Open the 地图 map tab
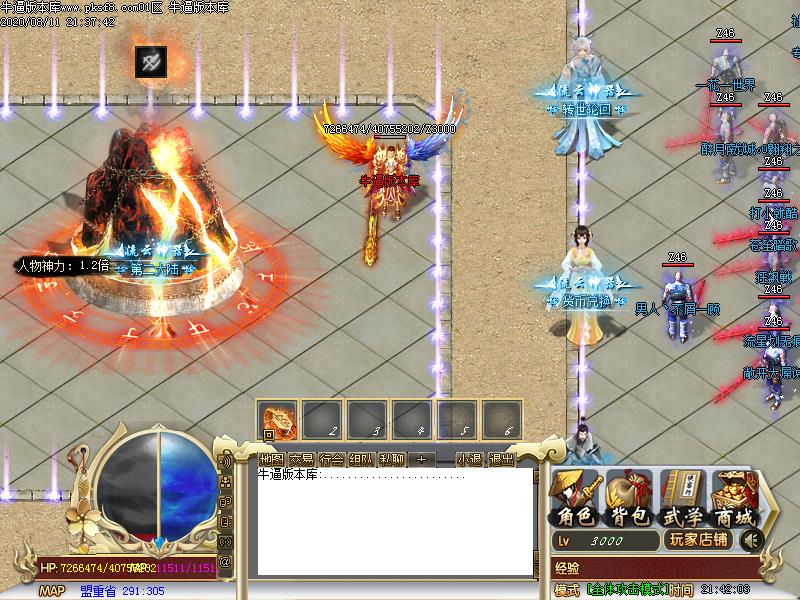 [272, 459]
